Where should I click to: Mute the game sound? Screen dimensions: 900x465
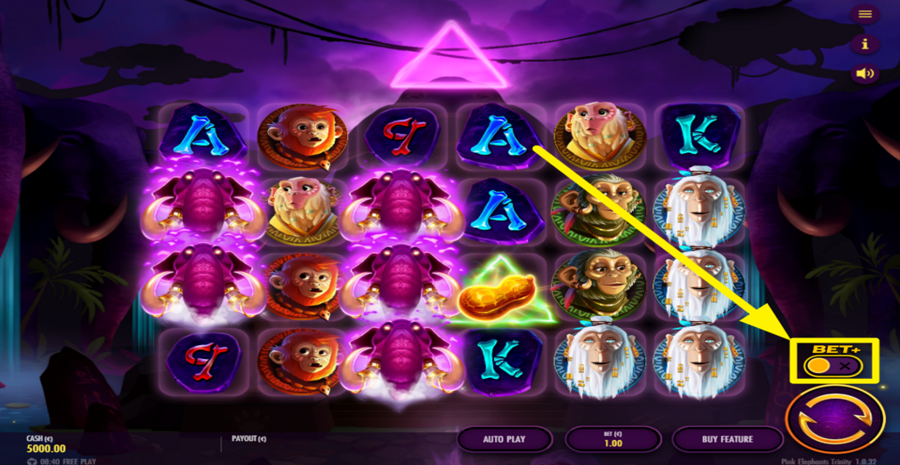[x=865, y=73]
